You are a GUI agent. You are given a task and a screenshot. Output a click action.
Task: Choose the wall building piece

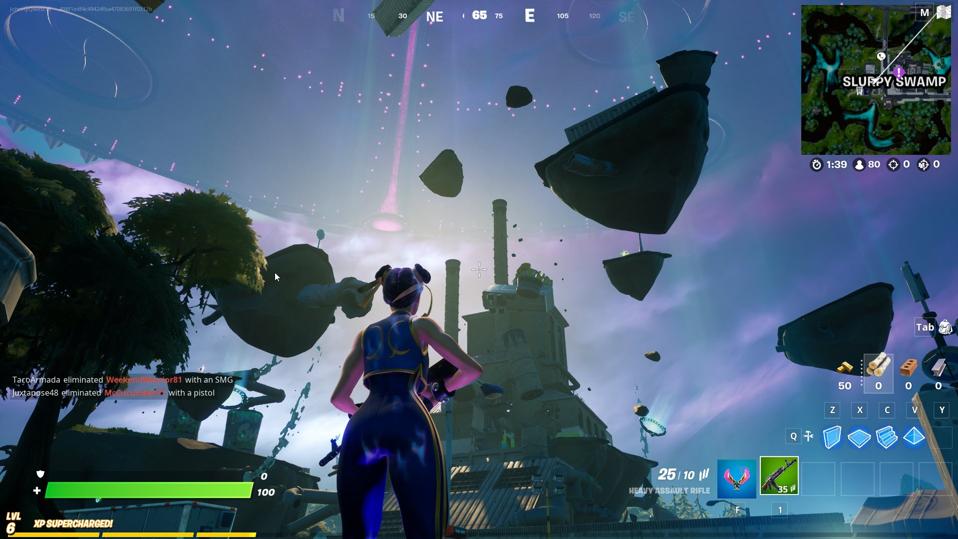pyautogui.click(x=832, y=437)
